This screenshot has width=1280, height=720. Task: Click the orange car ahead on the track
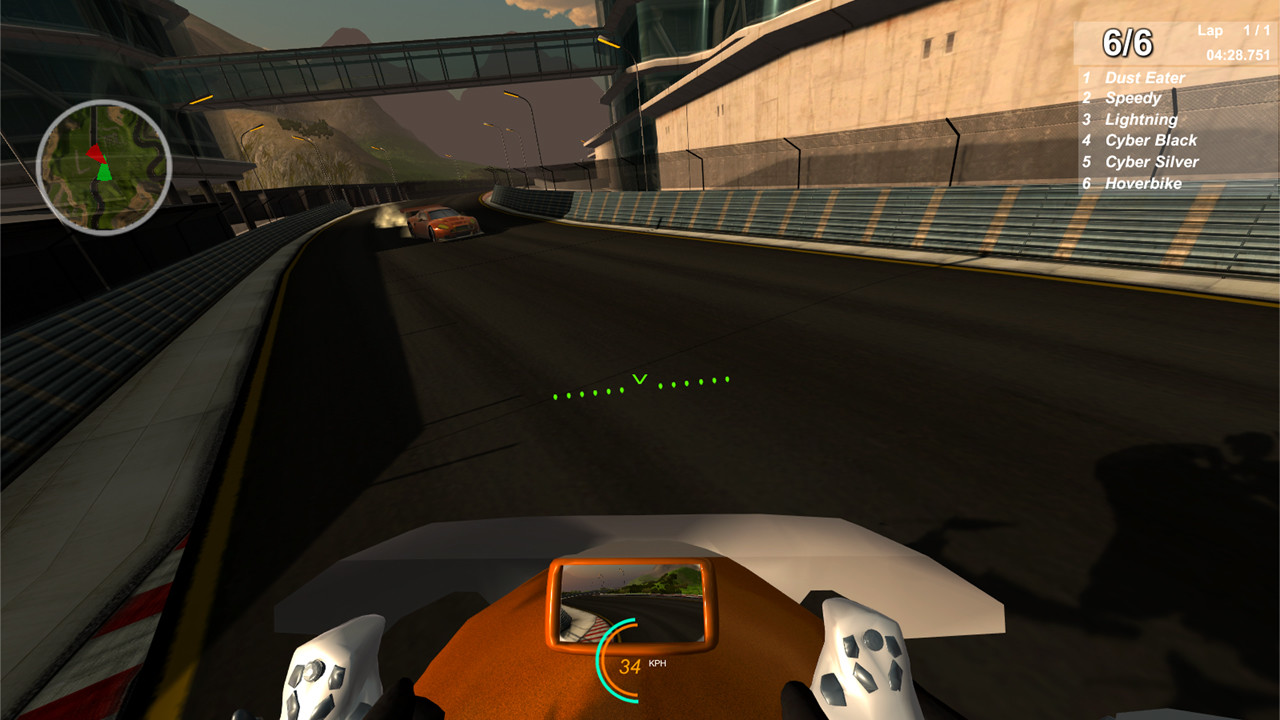[x=440, y=223]
